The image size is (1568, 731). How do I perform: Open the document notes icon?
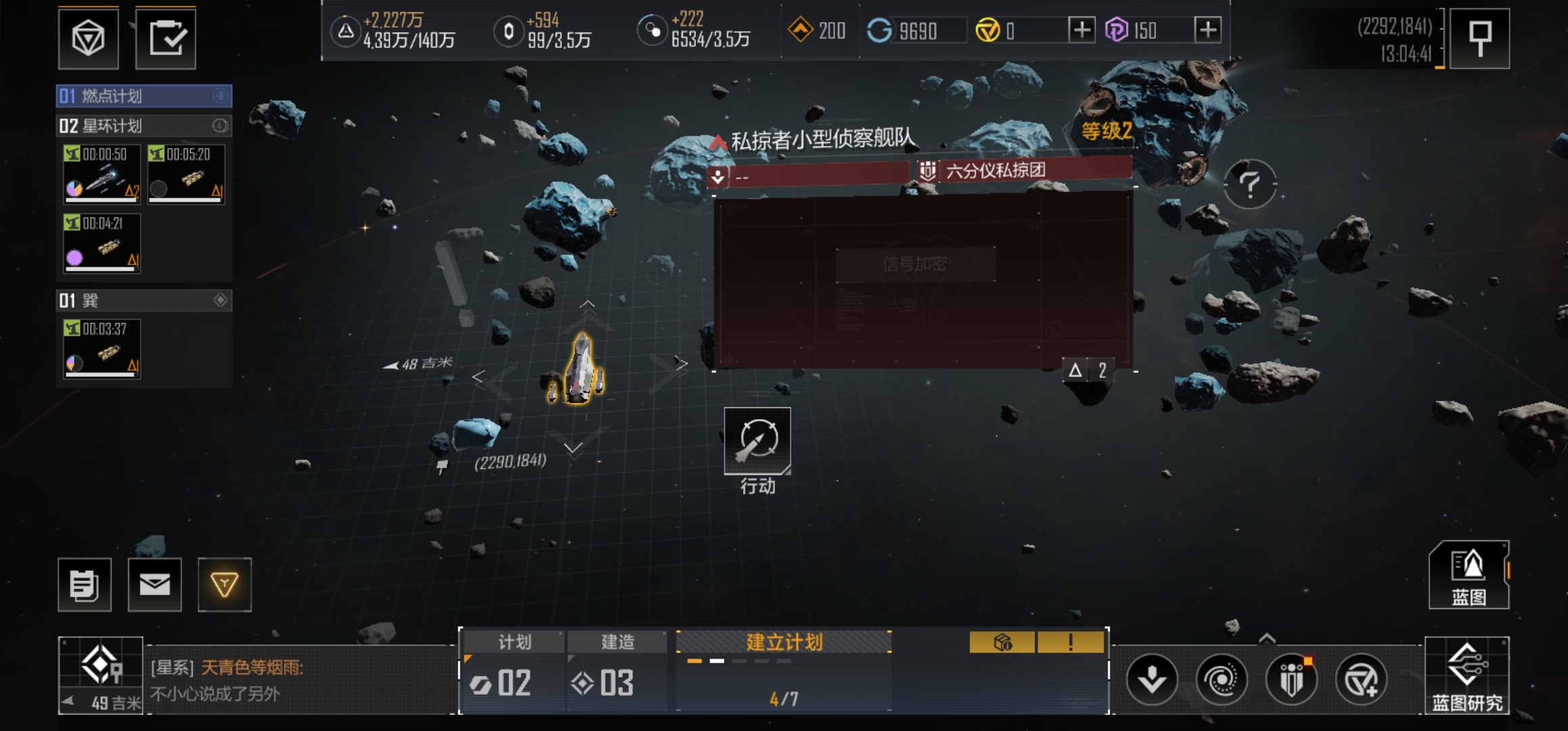click(x=85, y=585)
